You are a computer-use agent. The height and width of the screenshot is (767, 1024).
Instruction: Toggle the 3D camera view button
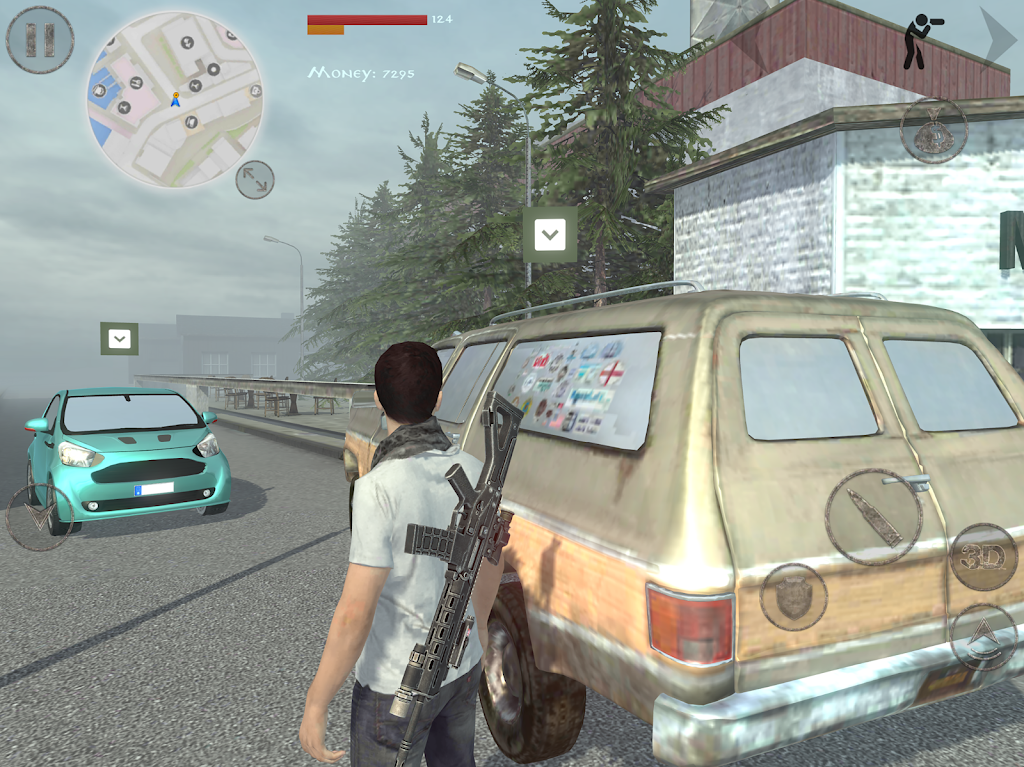tap(982, 556)
